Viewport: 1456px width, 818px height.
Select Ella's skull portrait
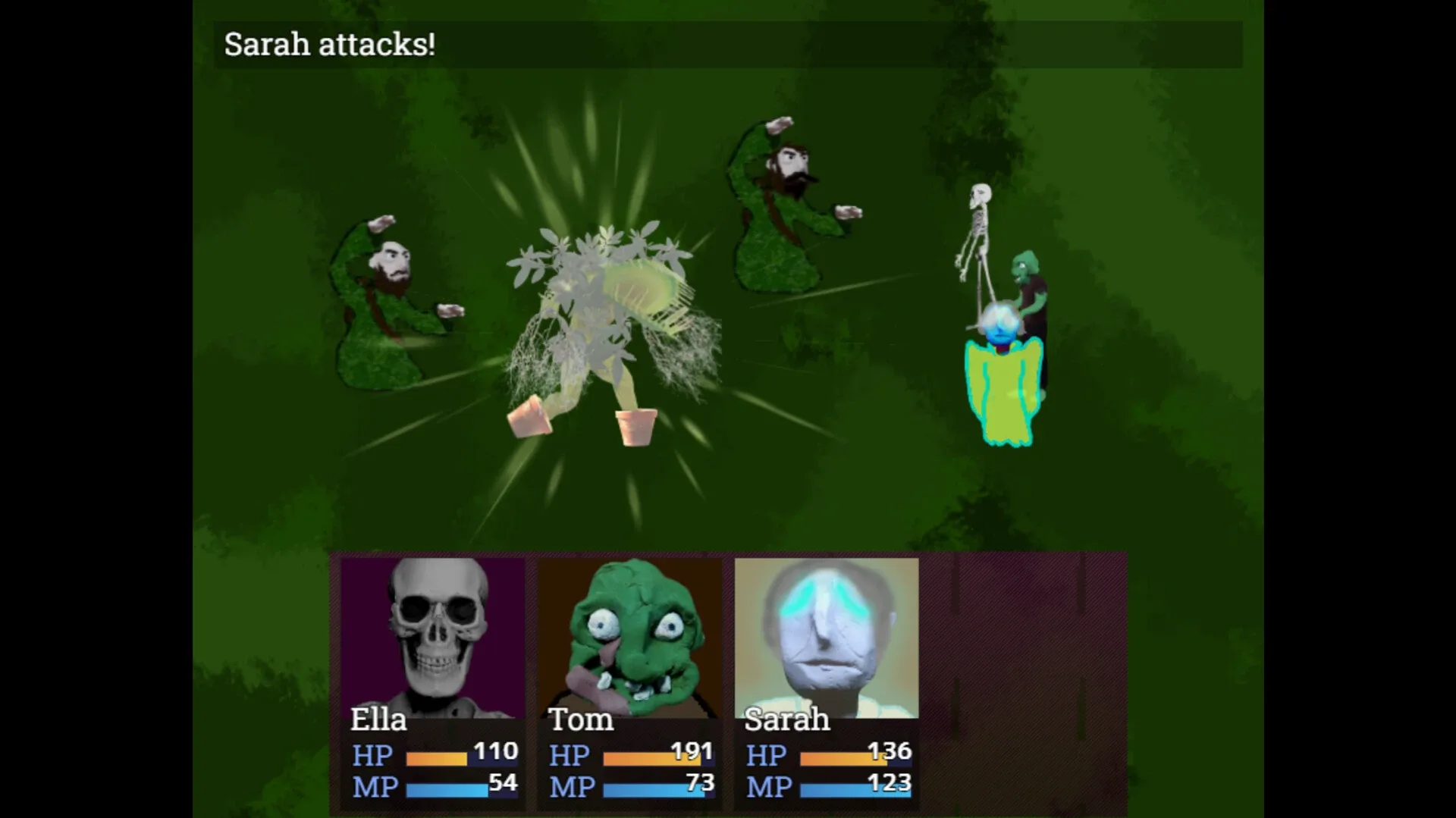point(432,629)
